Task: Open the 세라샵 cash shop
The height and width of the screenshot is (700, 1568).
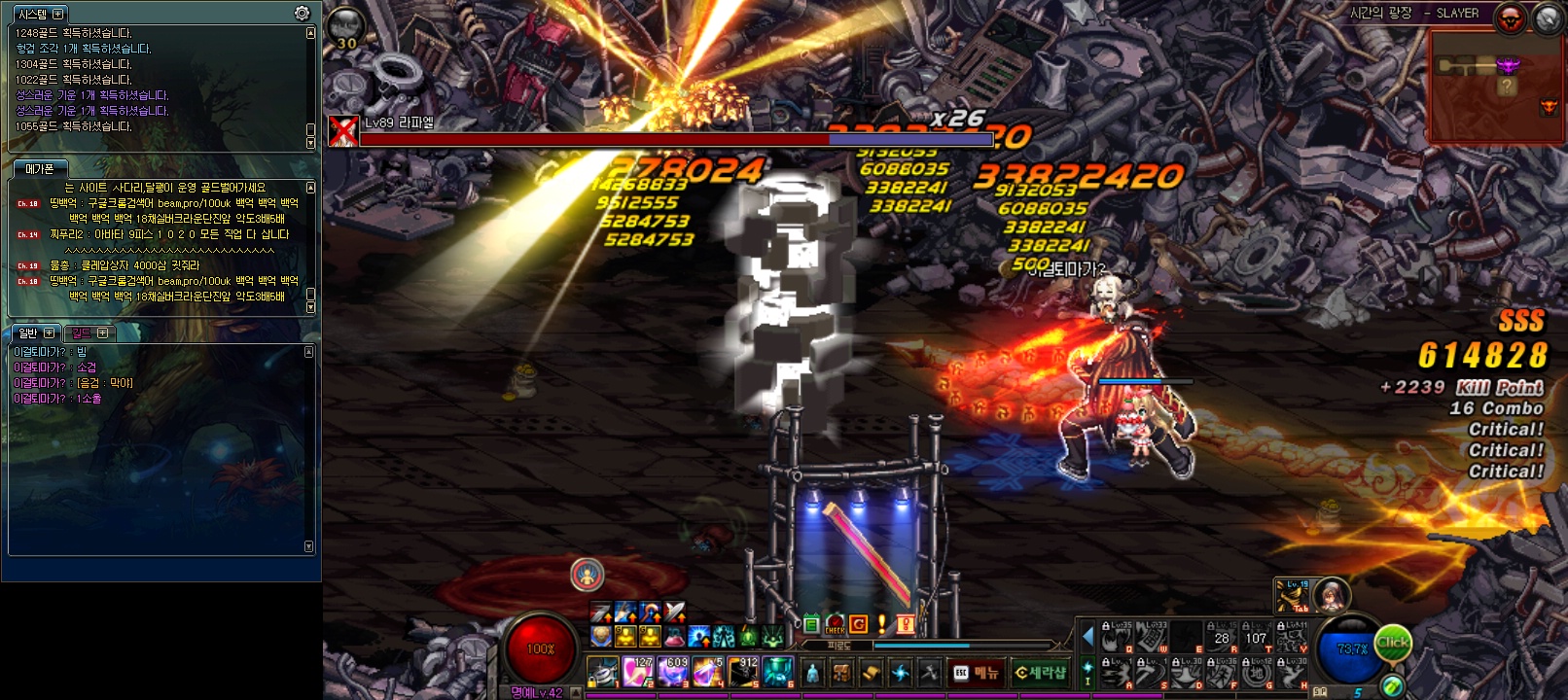Action: pos(1040,673)
